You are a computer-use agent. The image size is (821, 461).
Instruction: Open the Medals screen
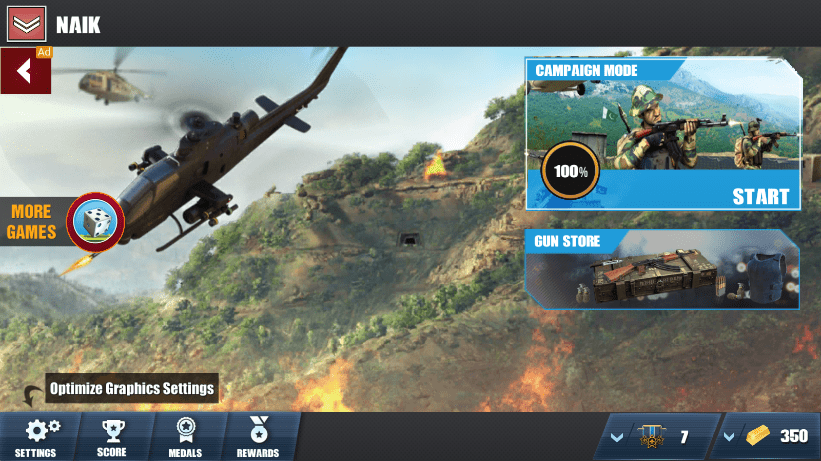pyautogui.click(x=186, y=437)
